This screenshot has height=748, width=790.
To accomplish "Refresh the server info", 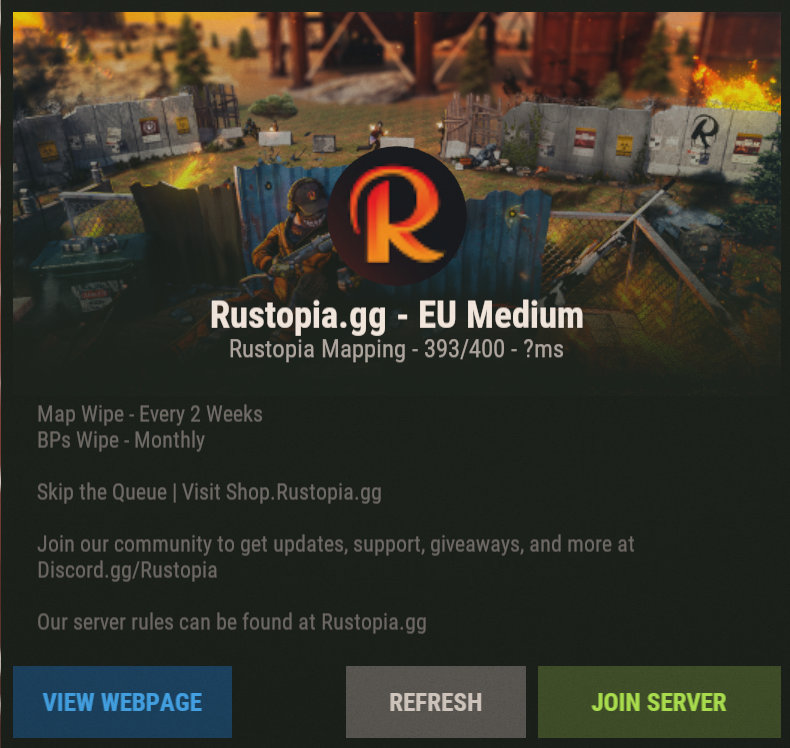I will click(435, 702).
